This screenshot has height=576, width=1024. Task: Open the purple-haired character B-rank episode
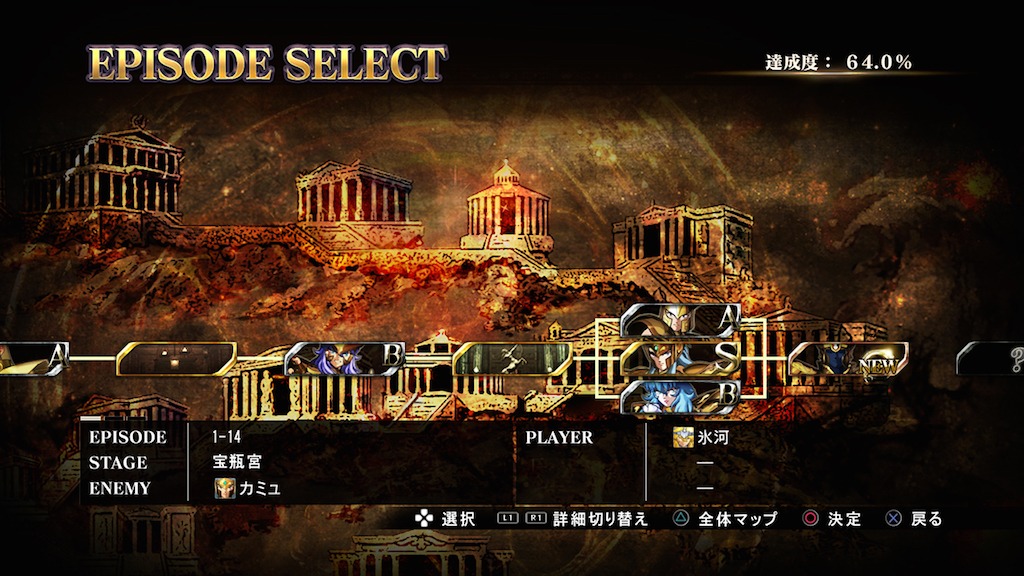[344, 358]
